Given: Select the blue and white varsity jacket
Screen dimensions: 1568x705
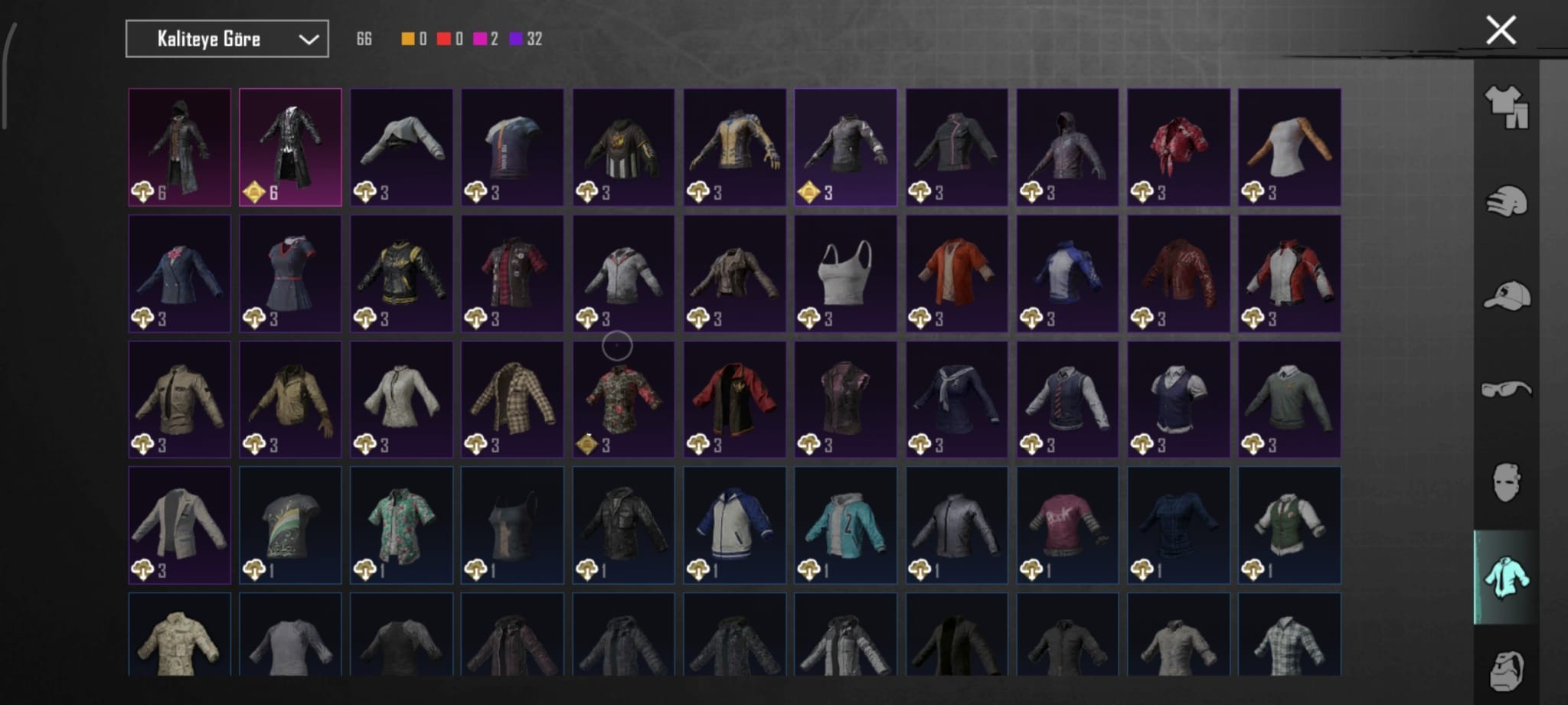Looking at the screenshot, I should point(734,525).
